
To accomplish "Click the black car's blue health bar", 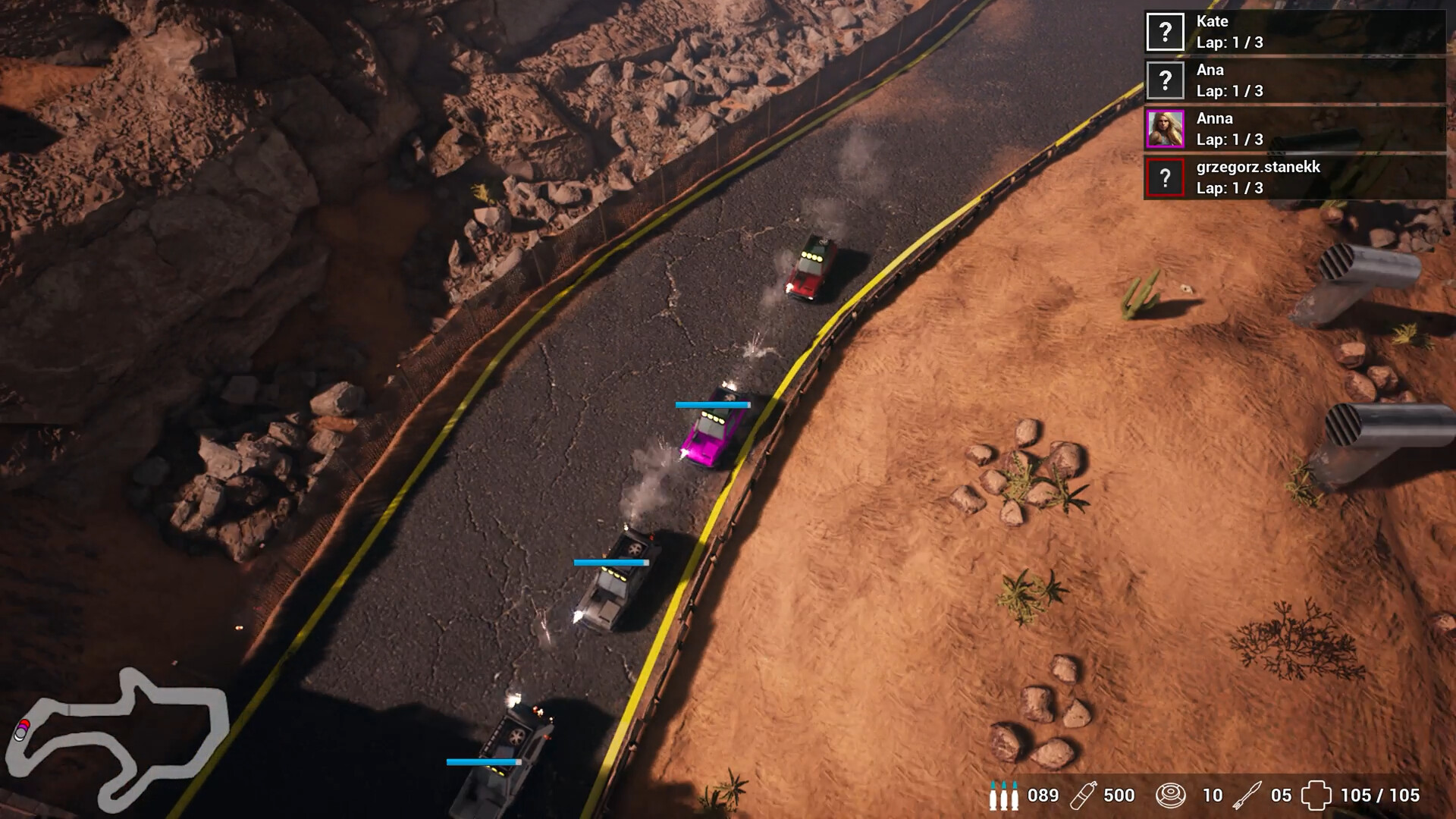I will click(x=610, y=561).
